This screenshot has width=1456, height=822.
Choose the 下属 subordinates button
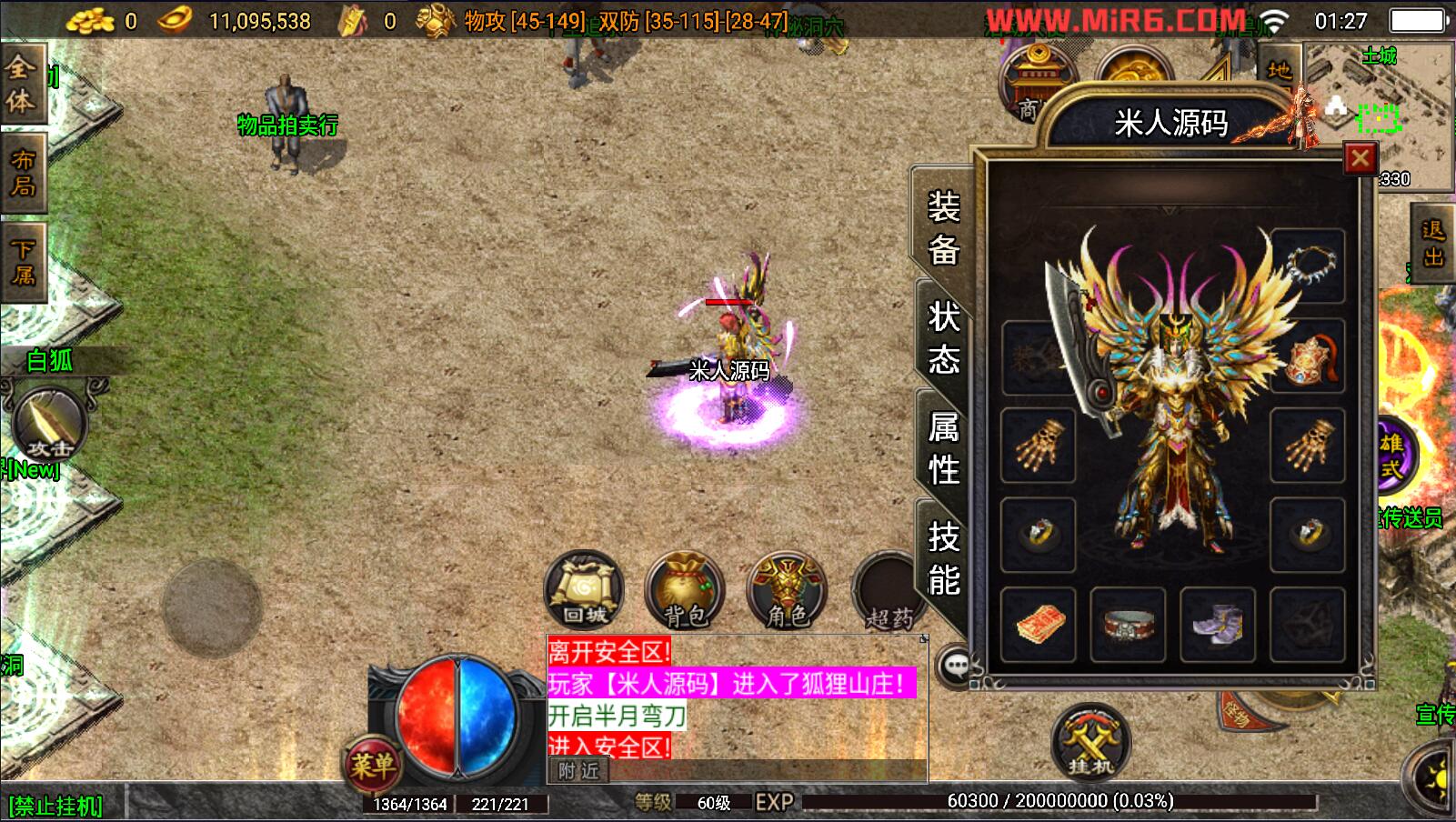click(x=23, y=261)
